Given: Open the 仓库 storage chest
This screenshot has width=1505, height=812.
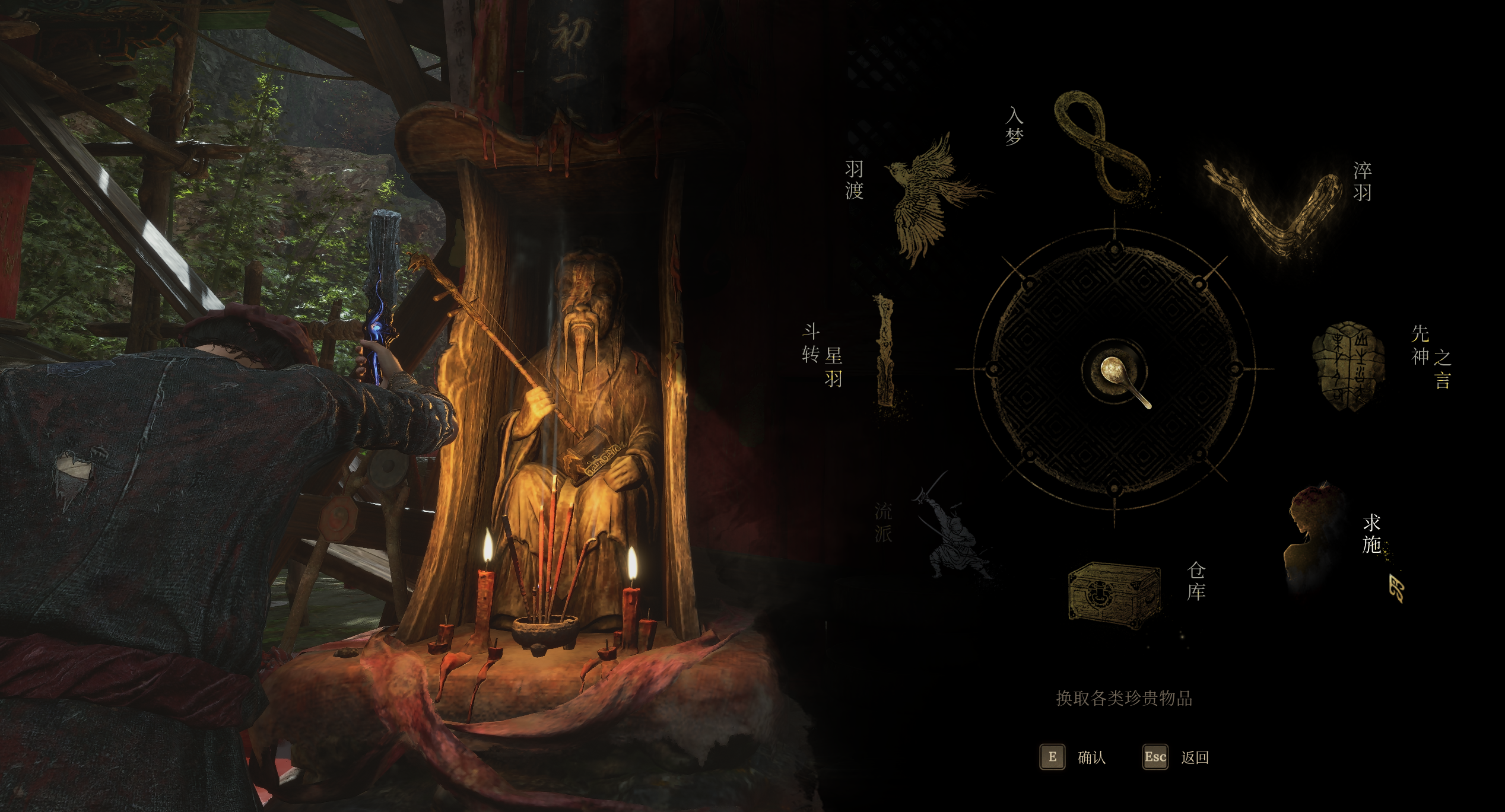Looking at the screenshot, I should click(1114, 593).
